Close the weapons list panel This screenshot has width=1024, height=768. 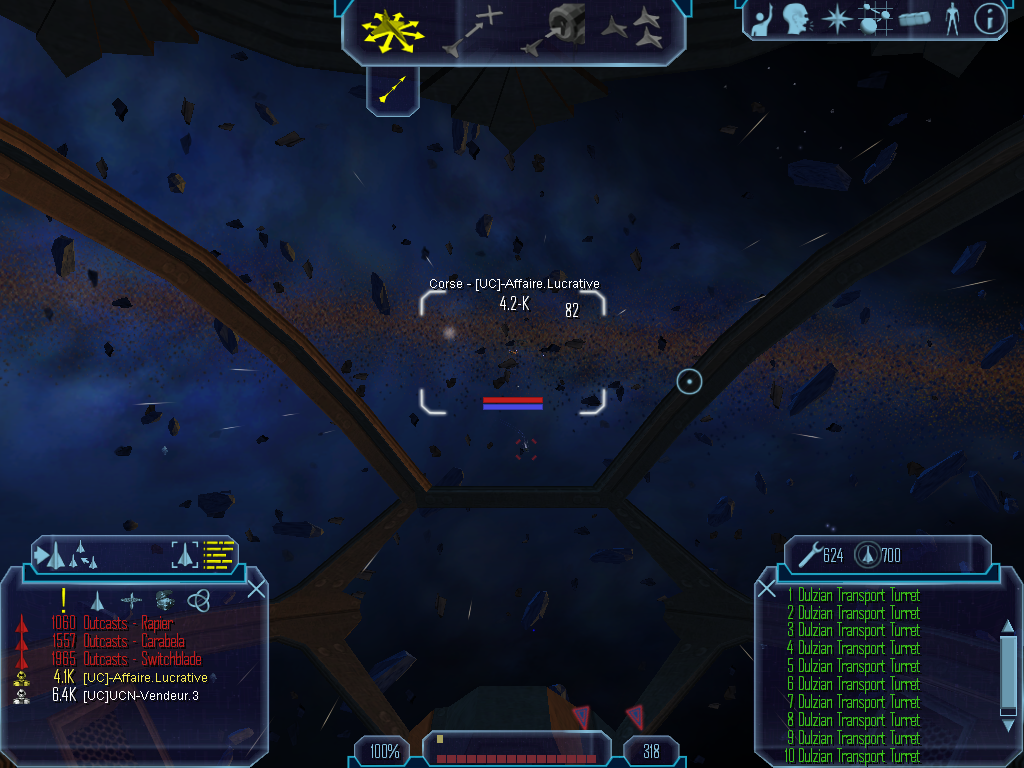pyautogui.click(x=767, y=589)
